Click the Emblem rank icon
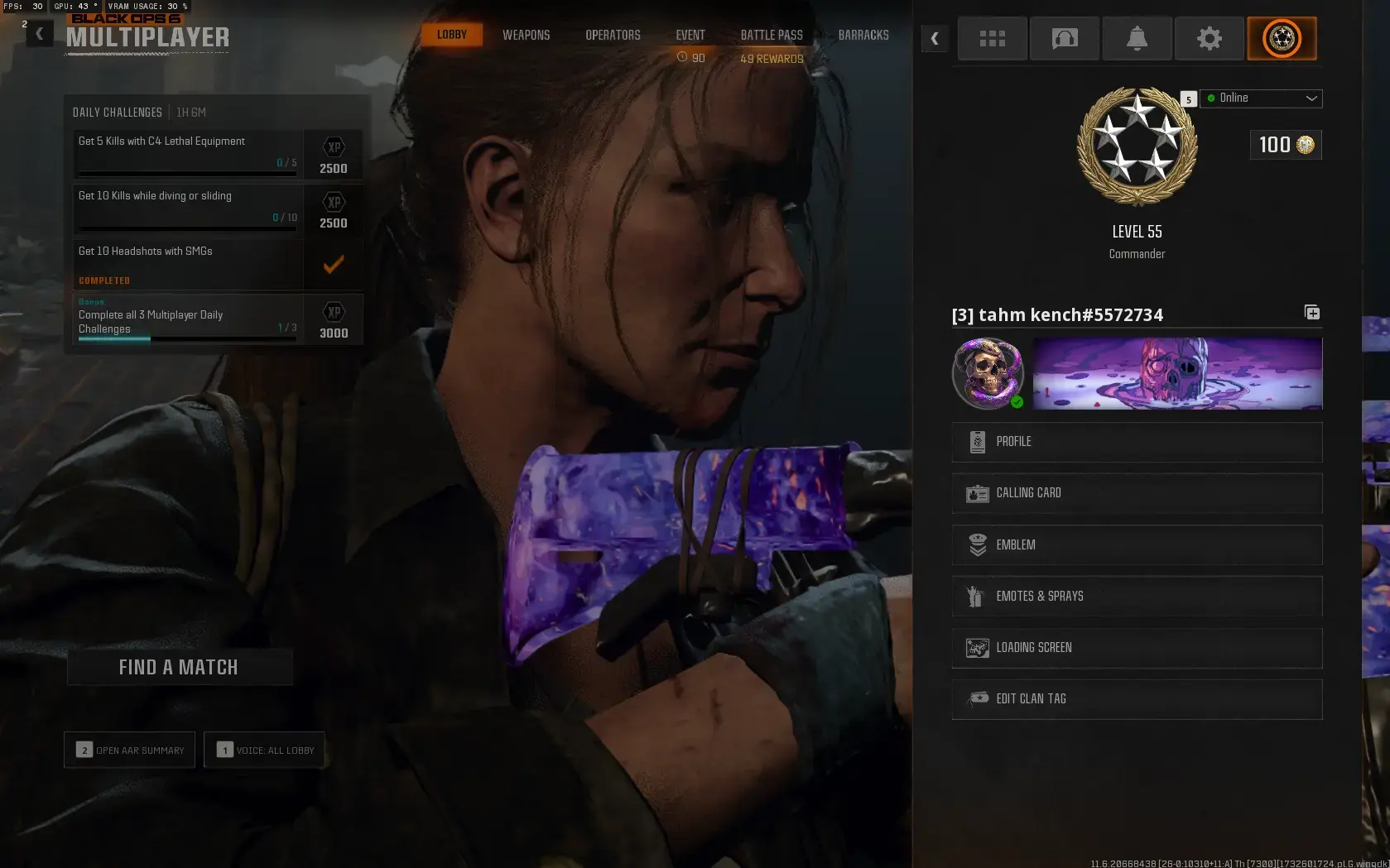The image size is (1390, 868). [x=976, y=544]
